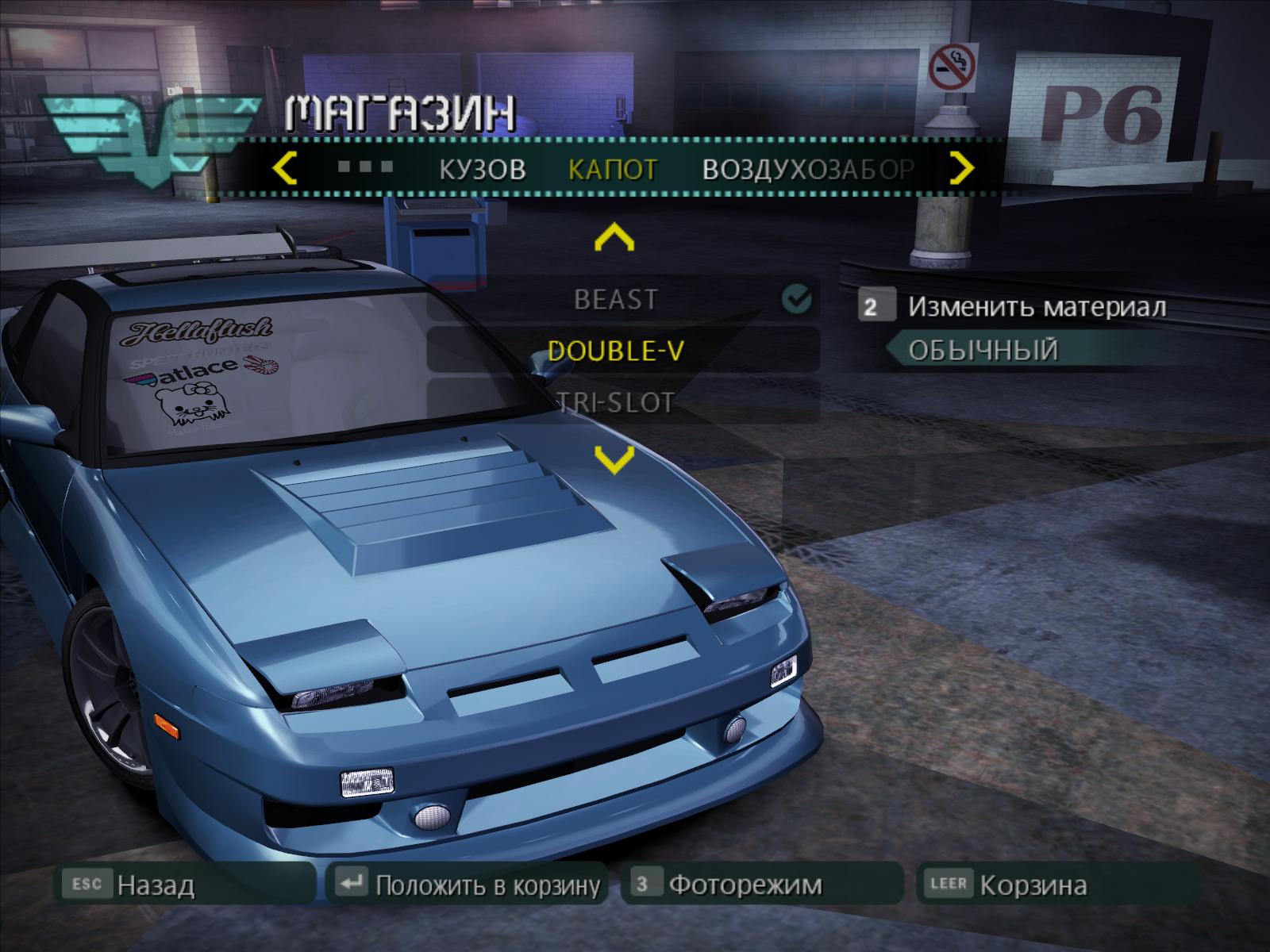The height and width of the screenshot is (952, 1270).
Task: Select the ОБЫЧНЫЙ material entry
Action: click(x=983, y=350)
